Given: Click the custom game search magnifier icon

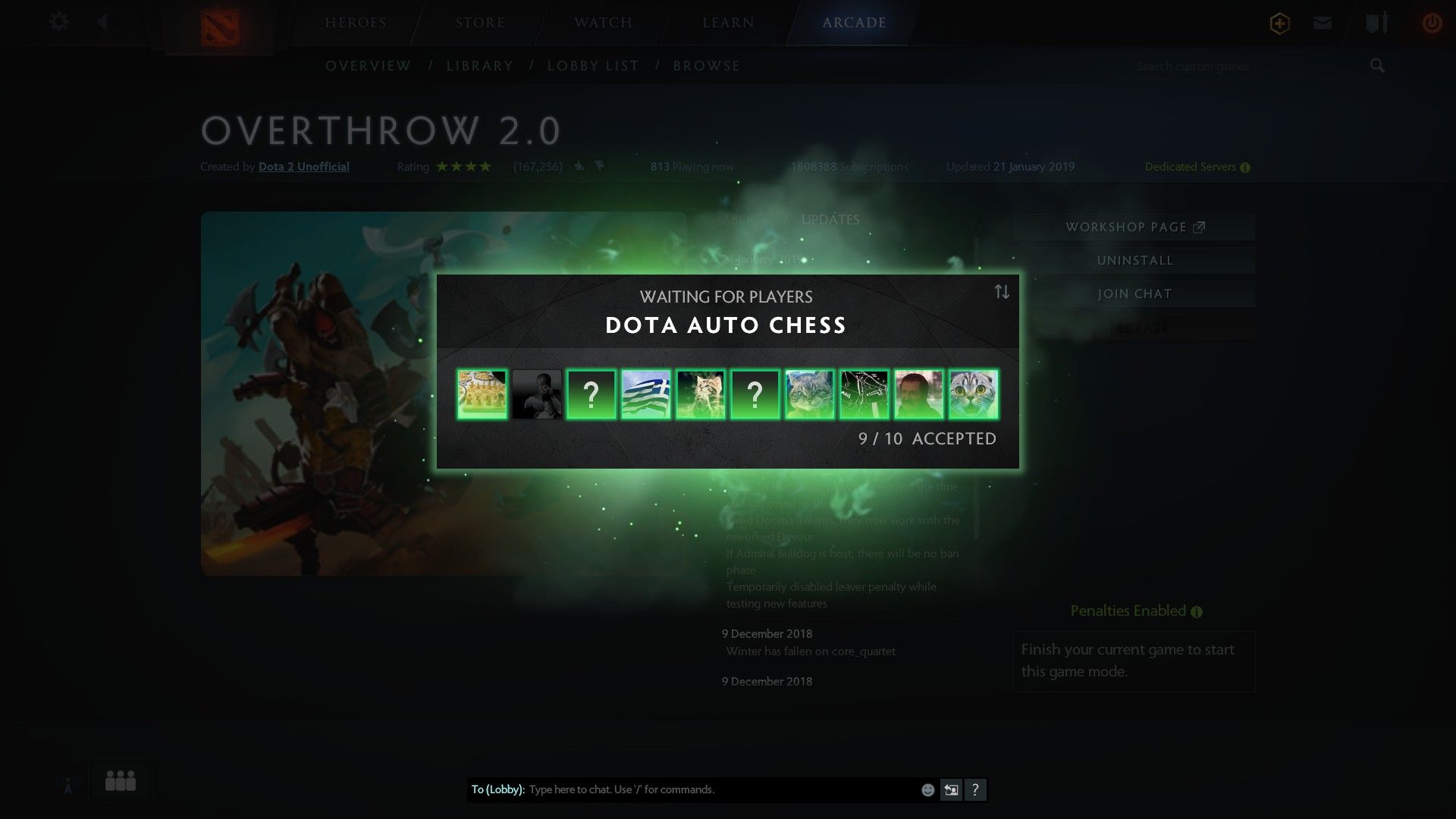Looking at the screenshot, I should click(1376, 66).
